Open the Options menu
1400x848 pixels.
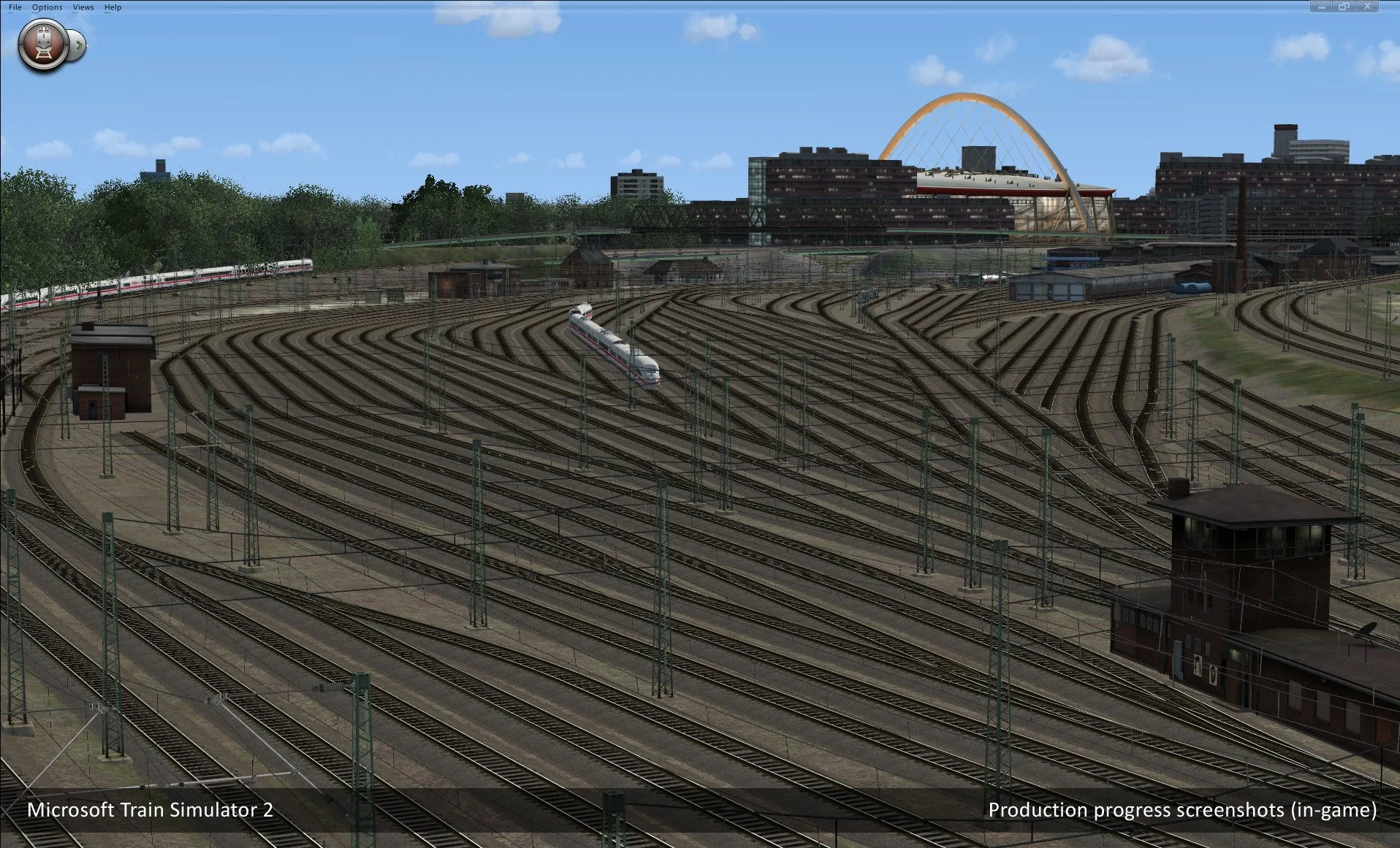[x=47, y=7]
